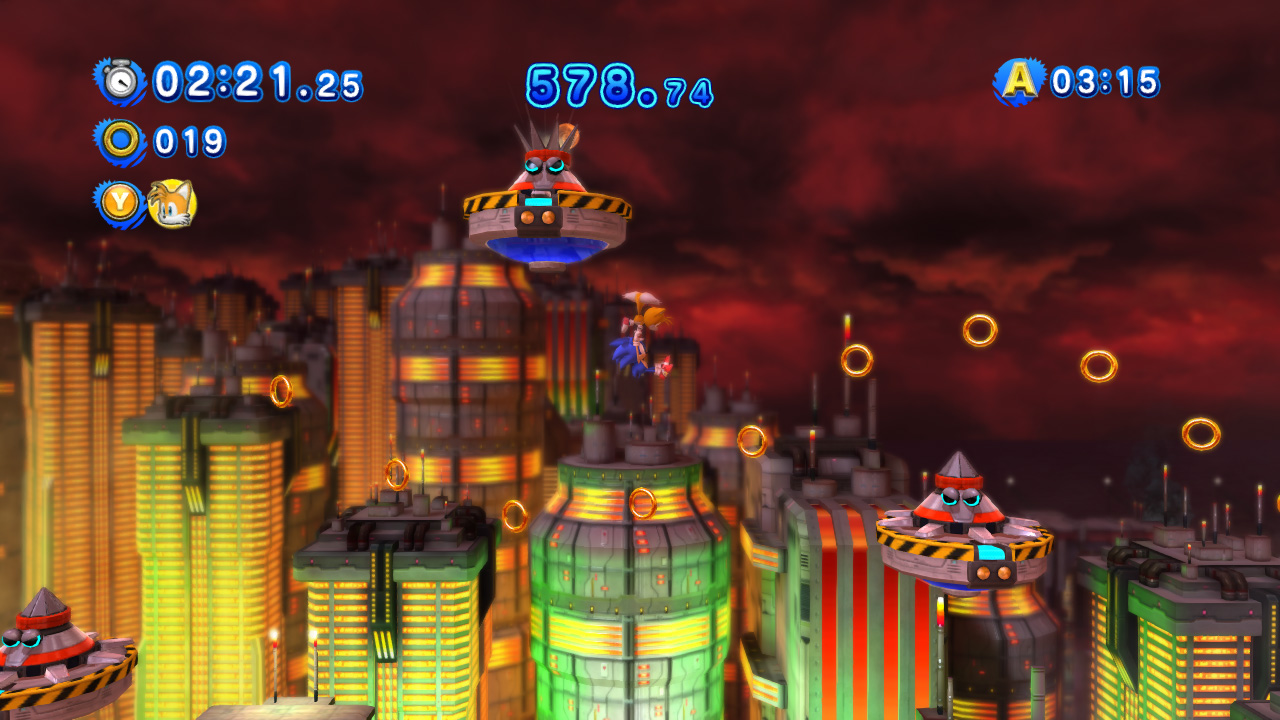Click the score display showing 578.74
This screenshot has height=720, width=1280.
(x=620, y=85)
